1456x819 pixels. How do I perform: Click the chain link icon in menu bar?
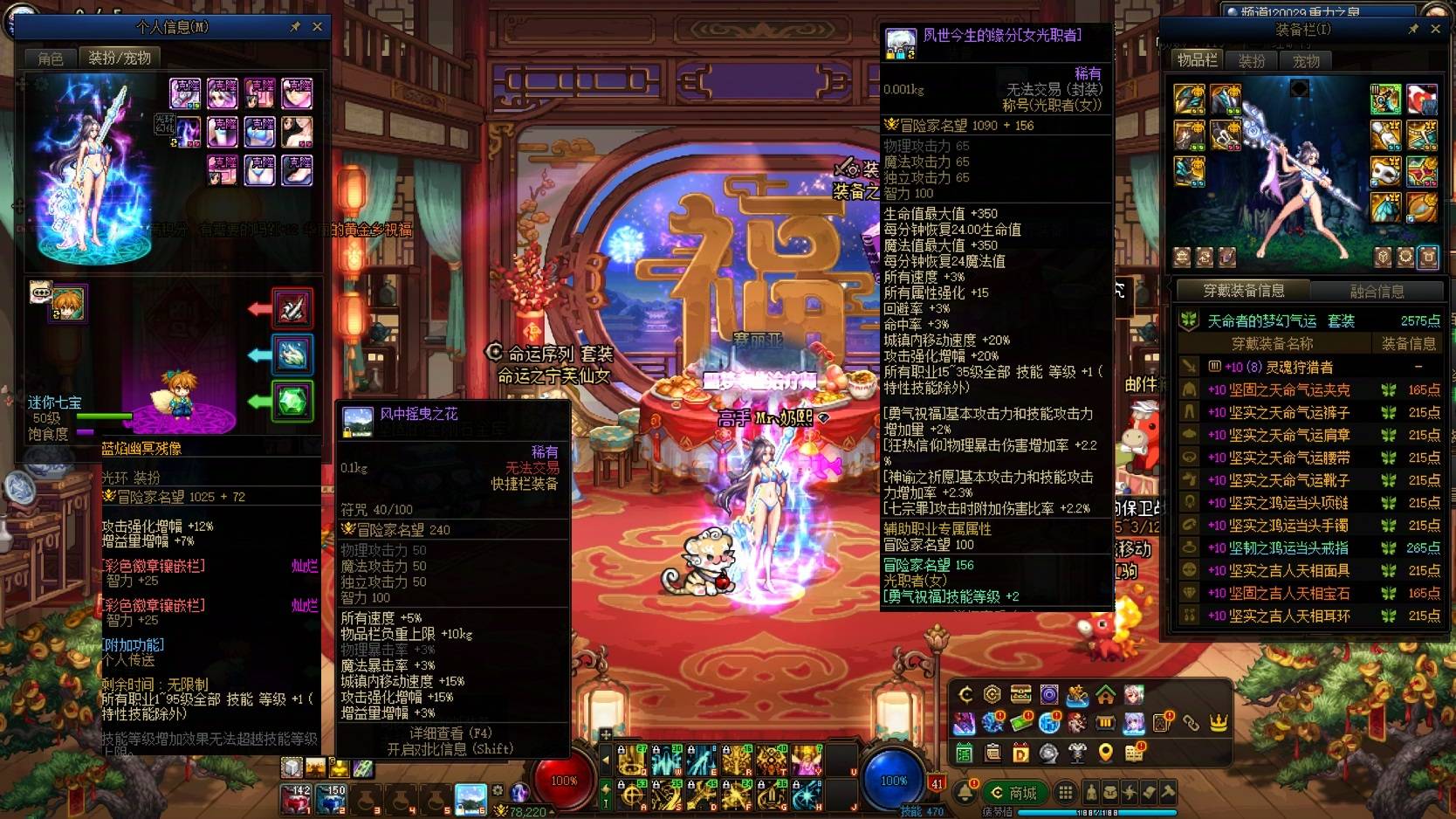tap(1192, 723)
